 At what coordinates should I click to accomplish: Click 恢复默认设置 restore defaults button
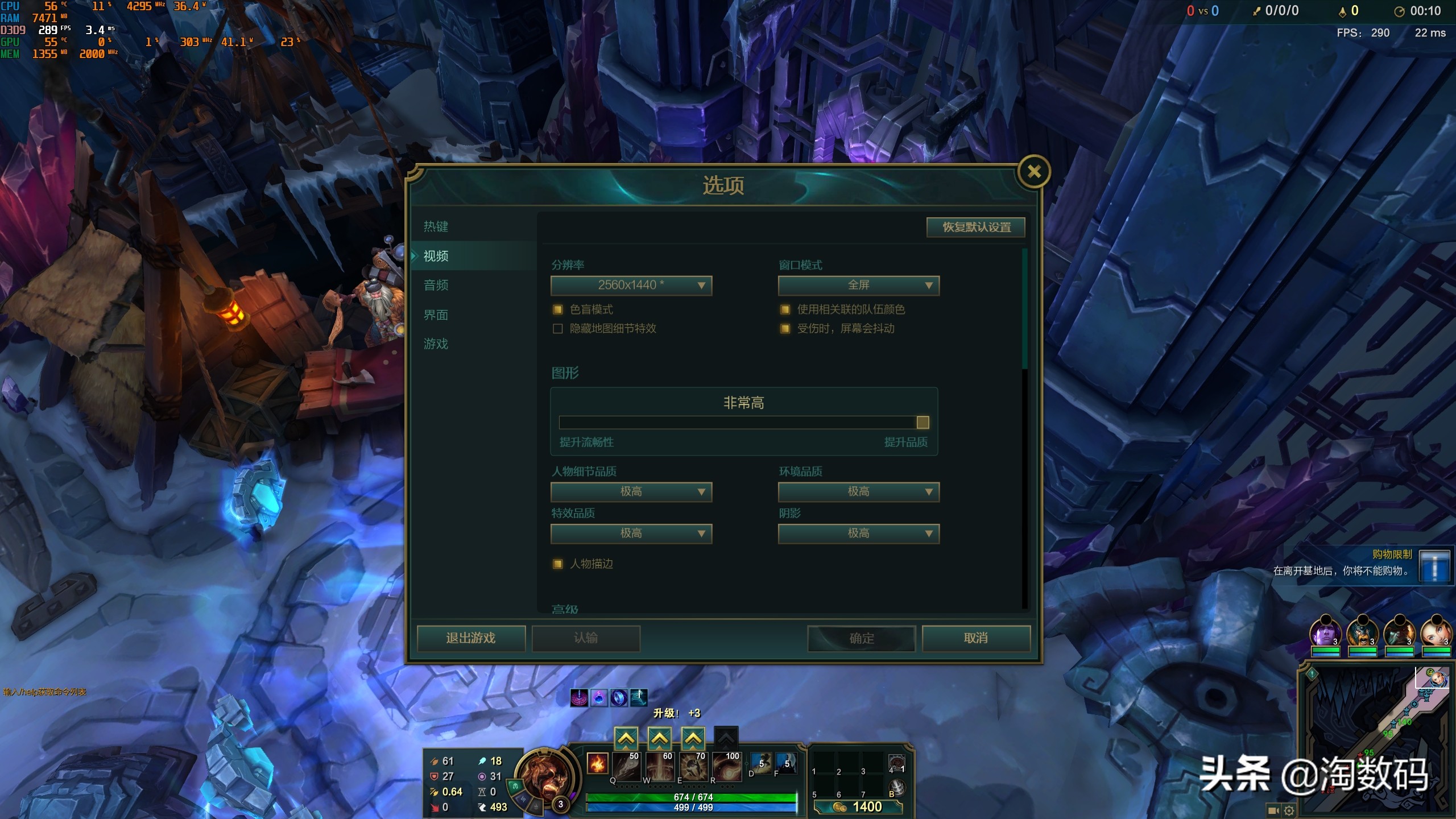[976, 227]
